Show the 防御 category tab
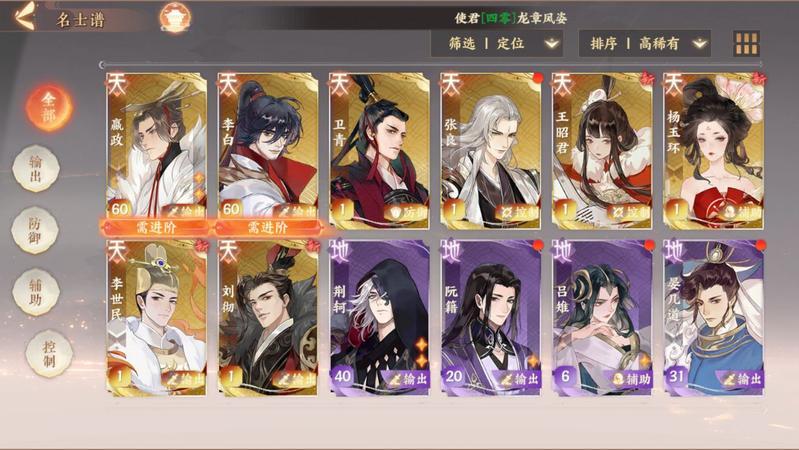This screenshot has width=799, height=450. click(35, 230)
